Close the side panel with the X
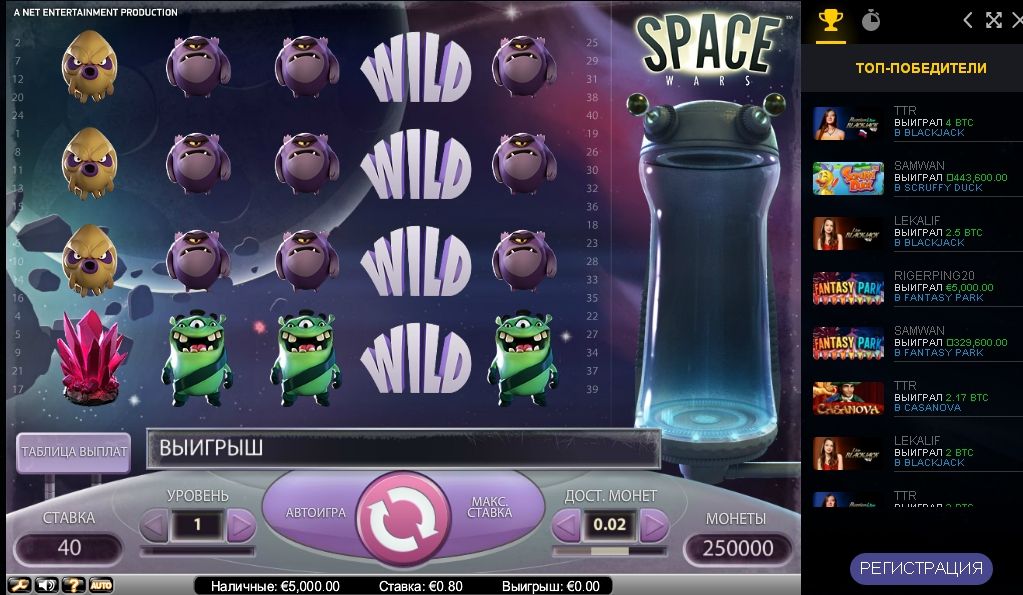1023x595 pixels. click(1016, 20)
